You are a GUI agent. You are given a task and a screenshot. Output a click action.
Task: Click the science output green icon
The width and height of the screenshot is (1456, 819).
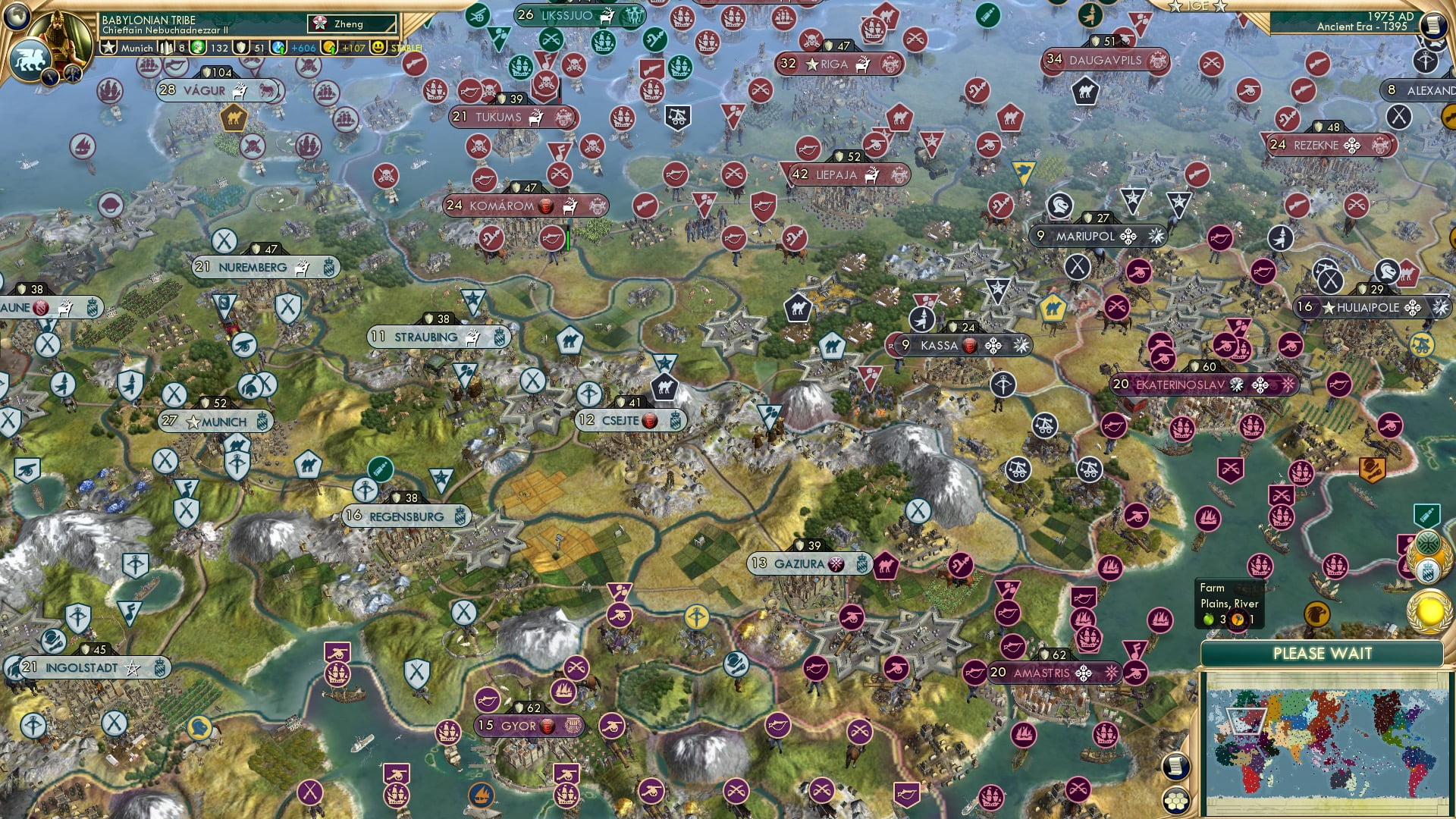click(x=197, y=48)
